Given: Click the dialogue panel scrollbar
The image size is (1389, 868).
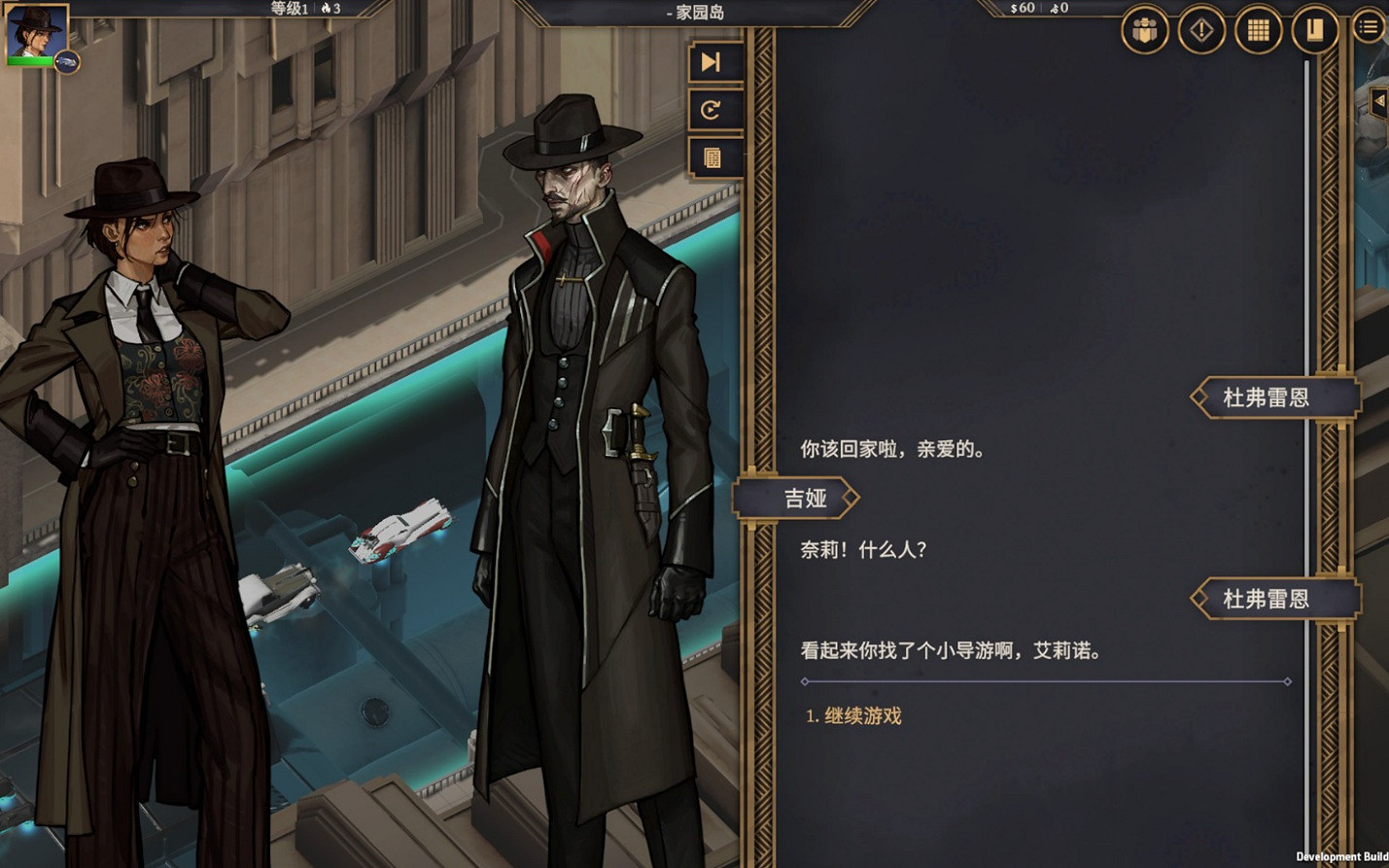Looking at the screenshot, I should (1307, 389).
